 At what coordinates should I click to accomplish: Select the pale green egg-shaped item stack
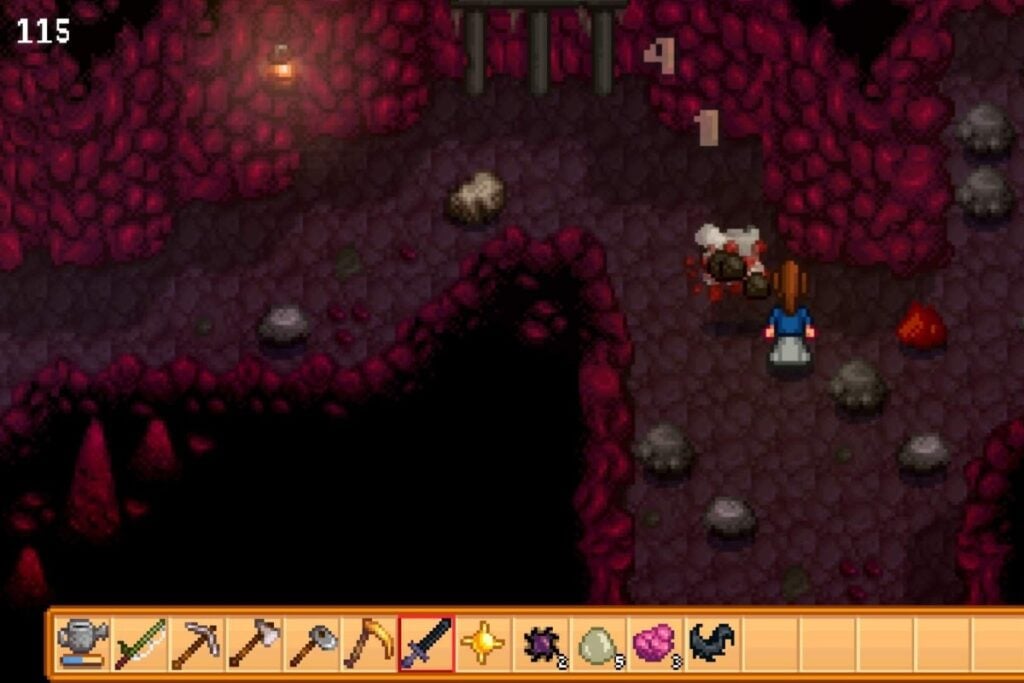(598, 643)
